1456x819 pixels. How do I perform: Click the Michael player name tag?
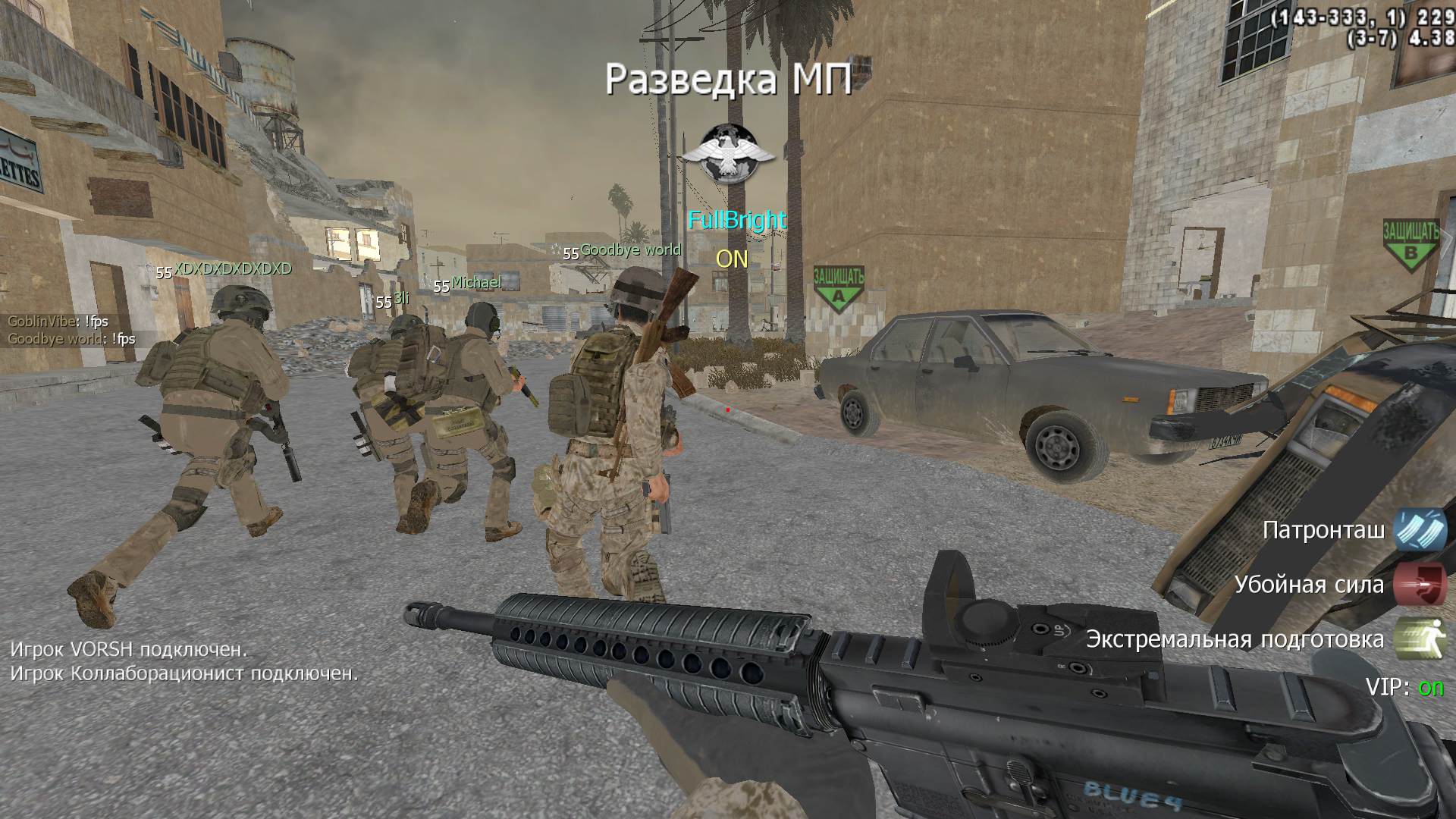(x=476, y=283)
